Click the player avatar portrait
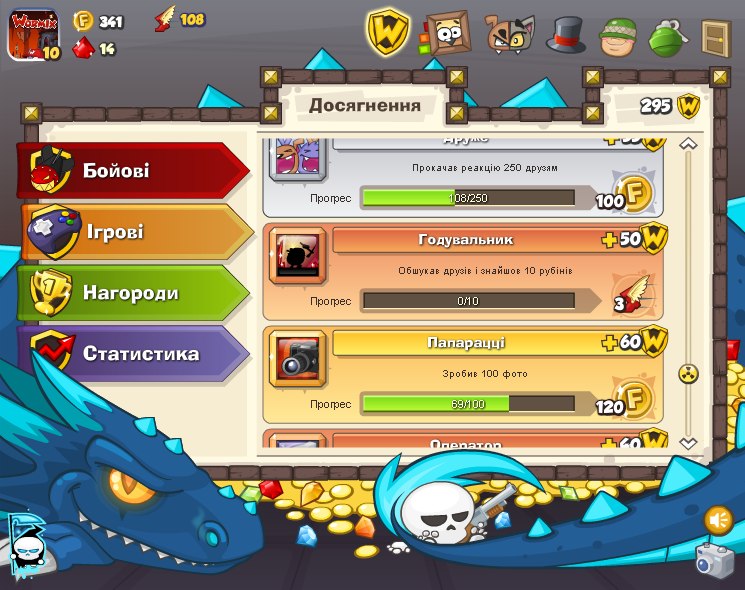The height and width of the screenshot is (590, 745). click(34, 33)
